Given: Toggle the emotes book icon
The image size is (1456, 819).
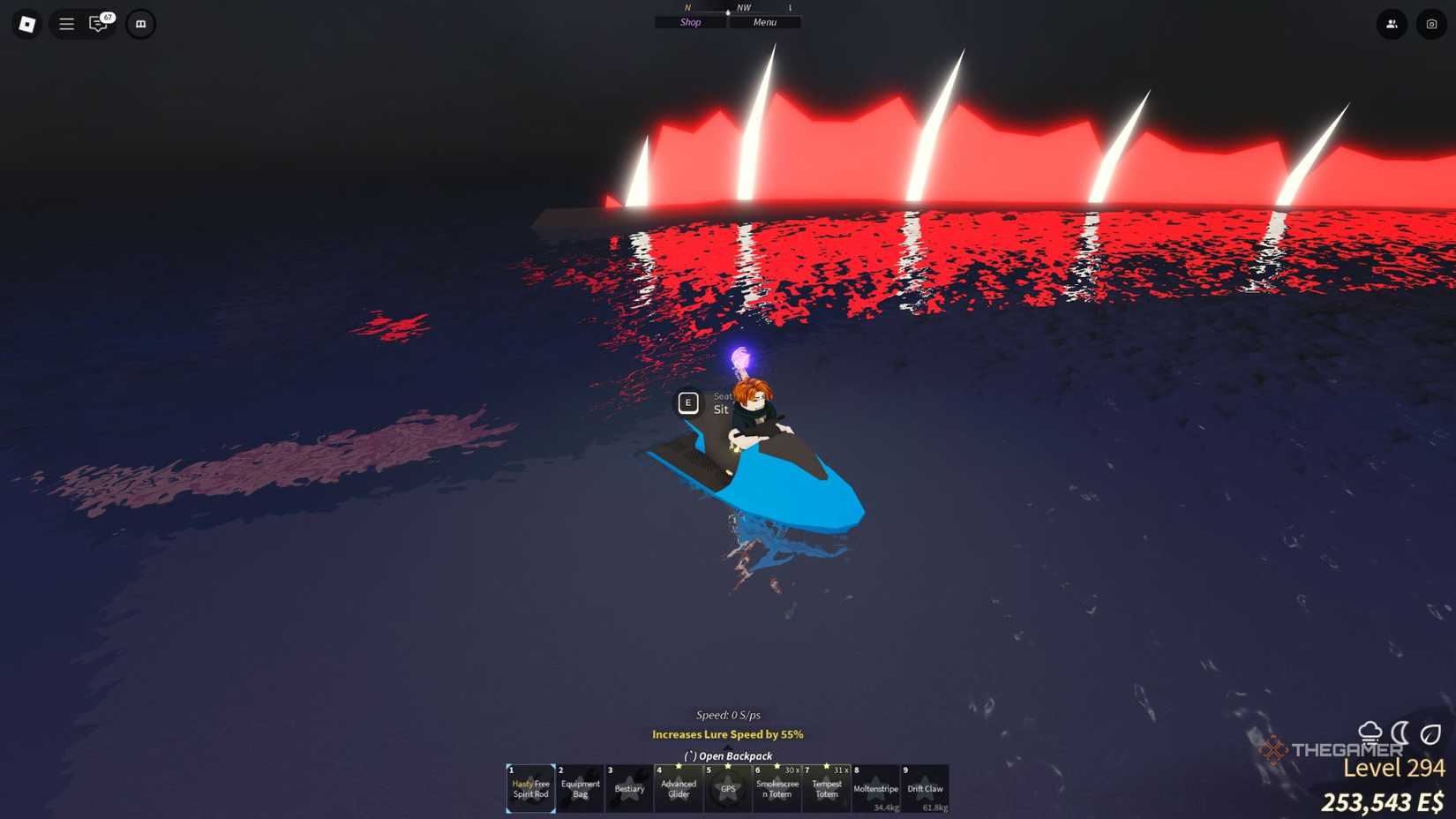Looking at the screenshot, I should [x=141, y=24].
